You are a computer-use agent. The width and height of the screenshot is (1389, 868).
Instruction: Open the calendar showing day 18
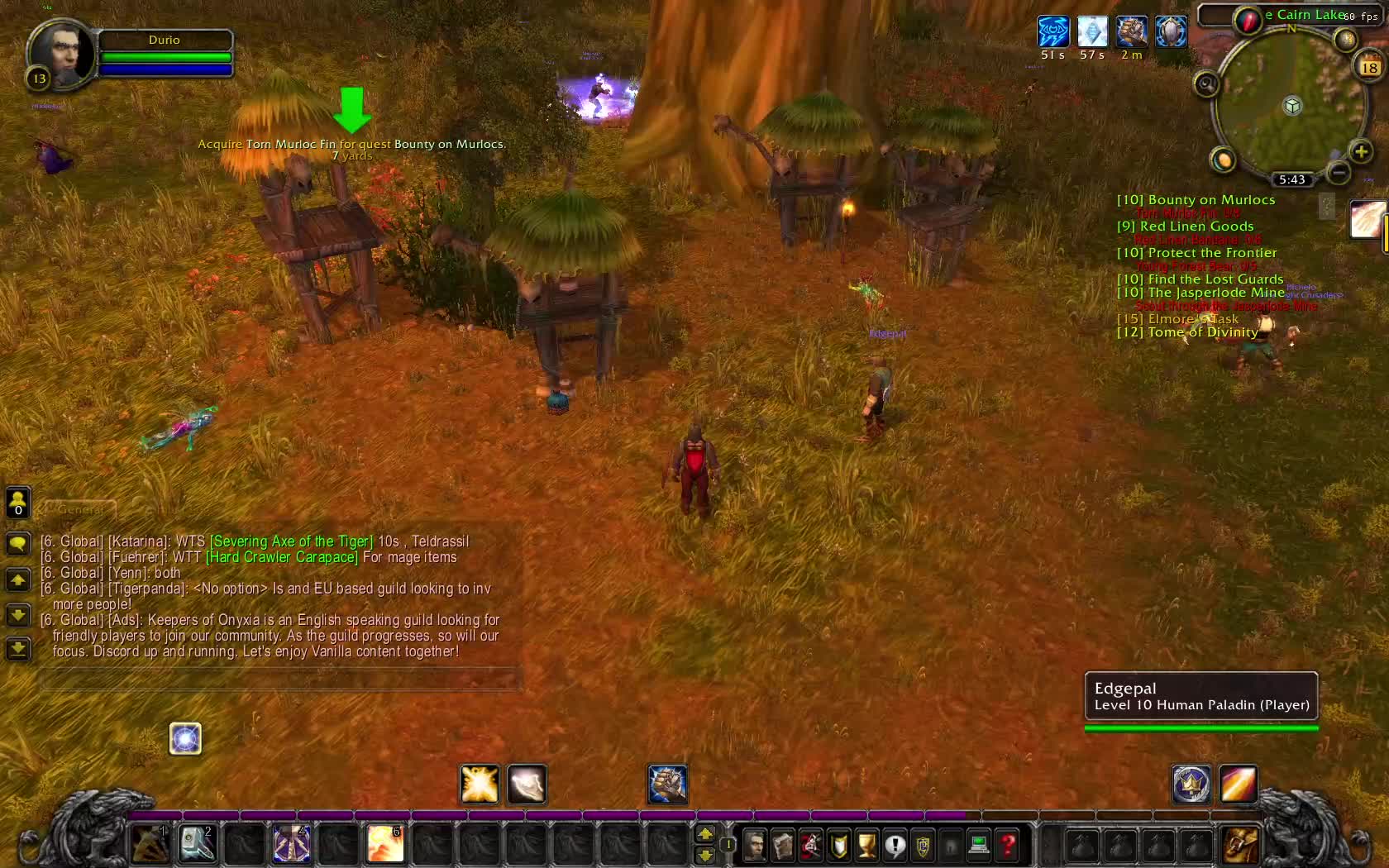1369,67
